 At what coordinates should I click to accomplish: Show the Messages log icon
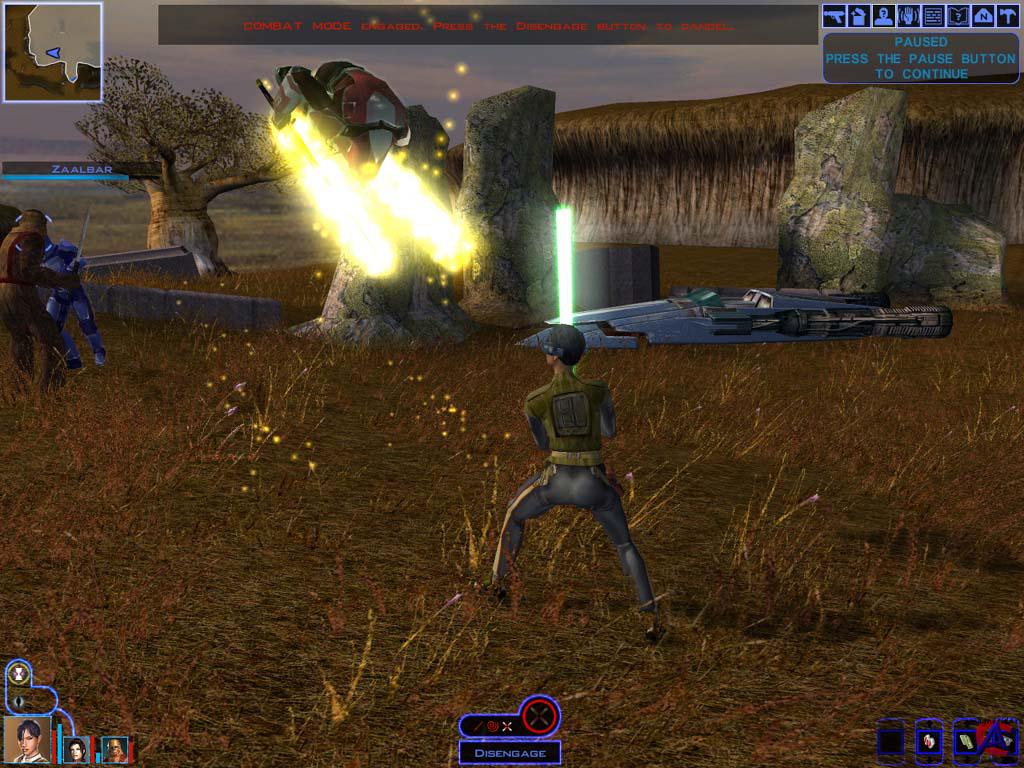(933, 16)
